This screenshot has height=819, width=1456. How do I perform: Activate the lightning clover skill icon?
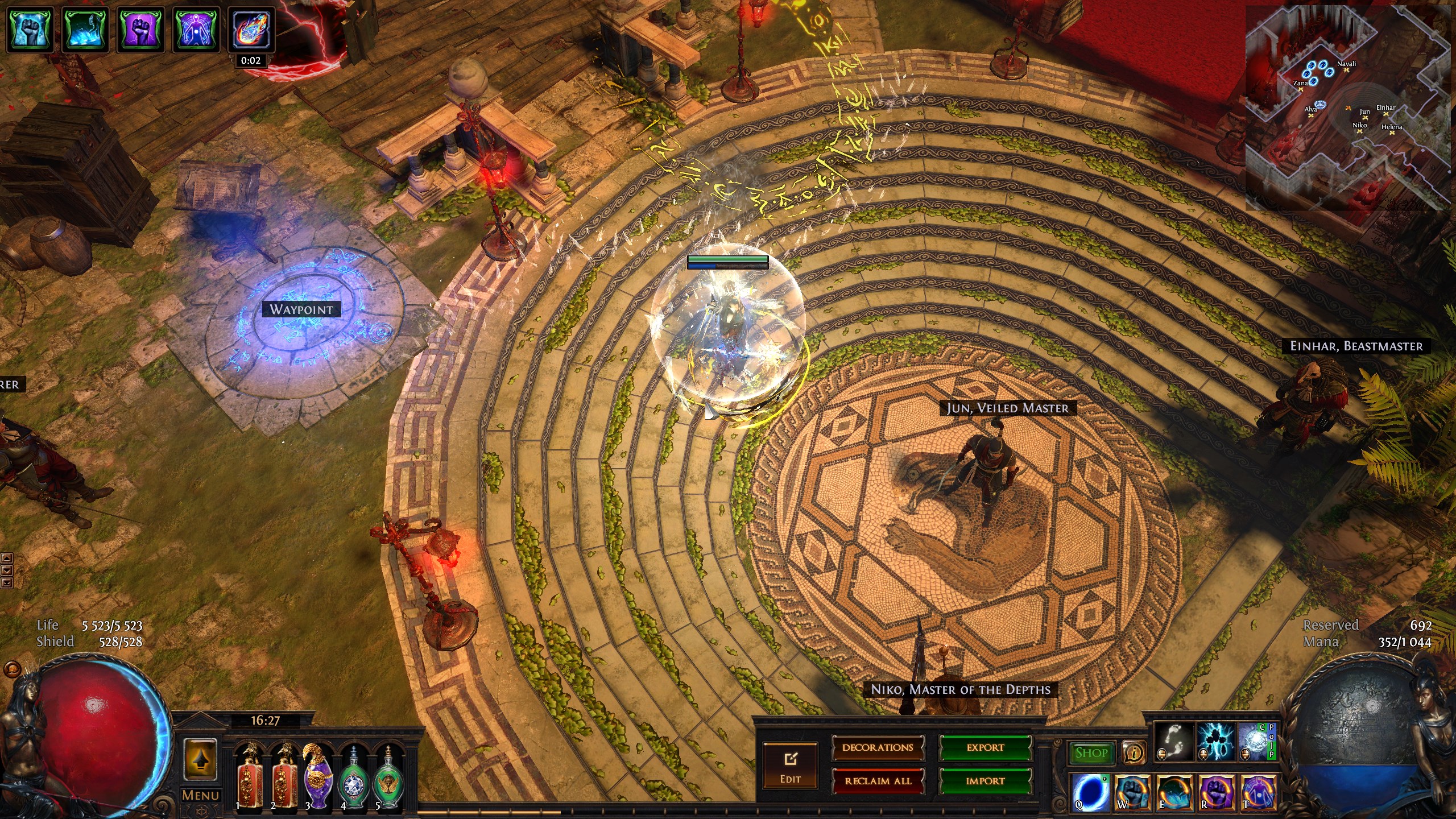pyautogui.click(x=1216, y=741)
